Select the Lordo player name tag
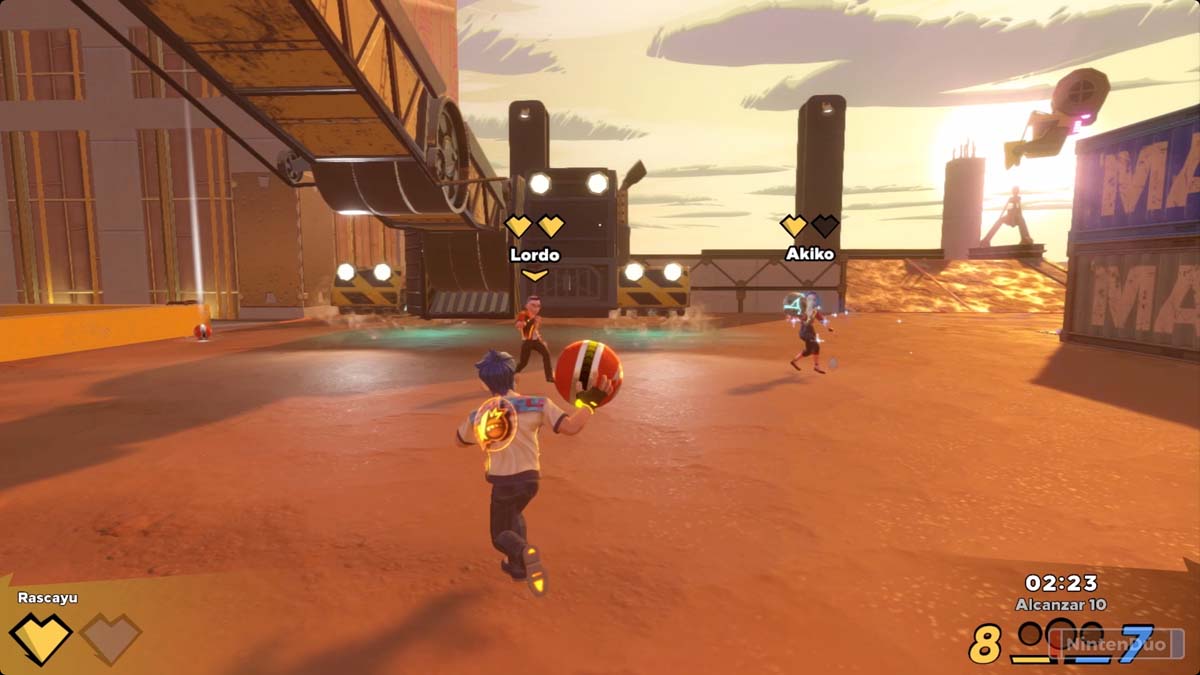Viewport: 1200px width, 675px height. [x=535, y=255]
